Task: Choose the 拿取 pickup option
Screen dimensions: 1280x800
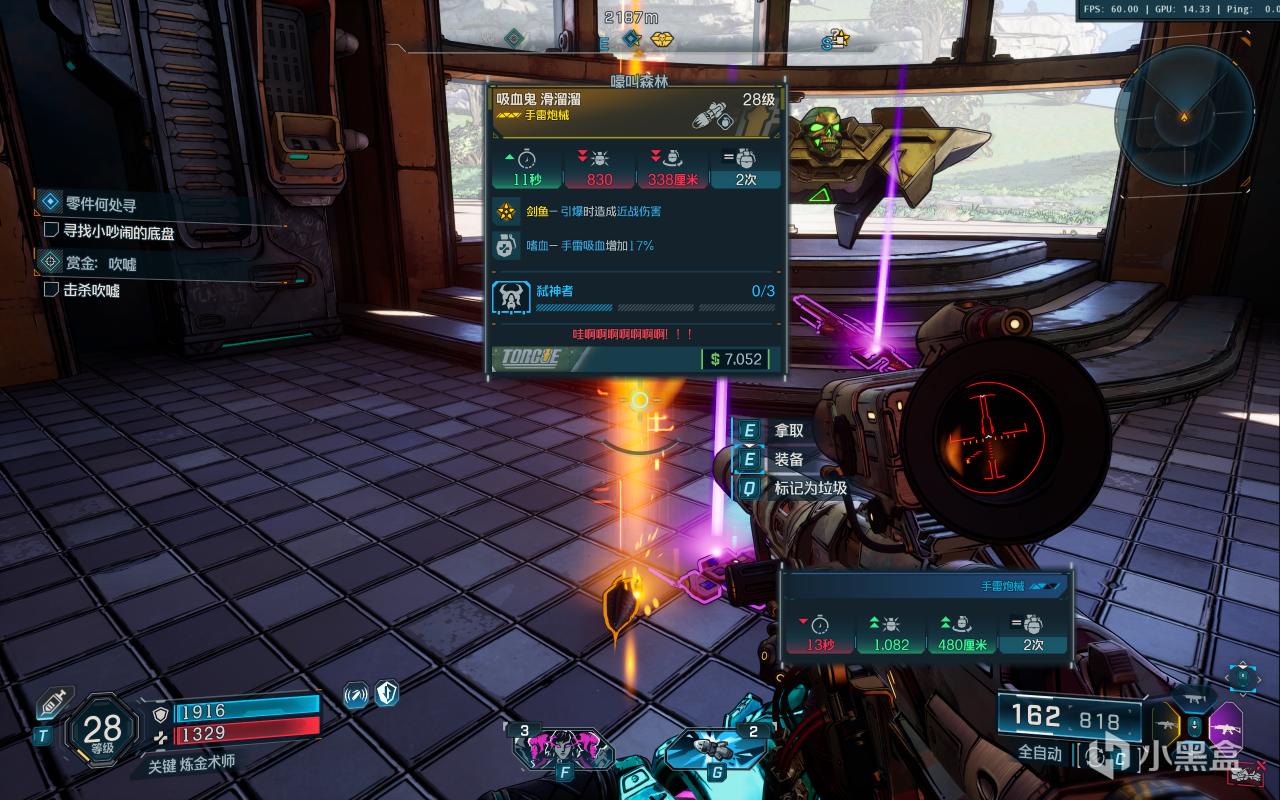Action: point(787,431)
